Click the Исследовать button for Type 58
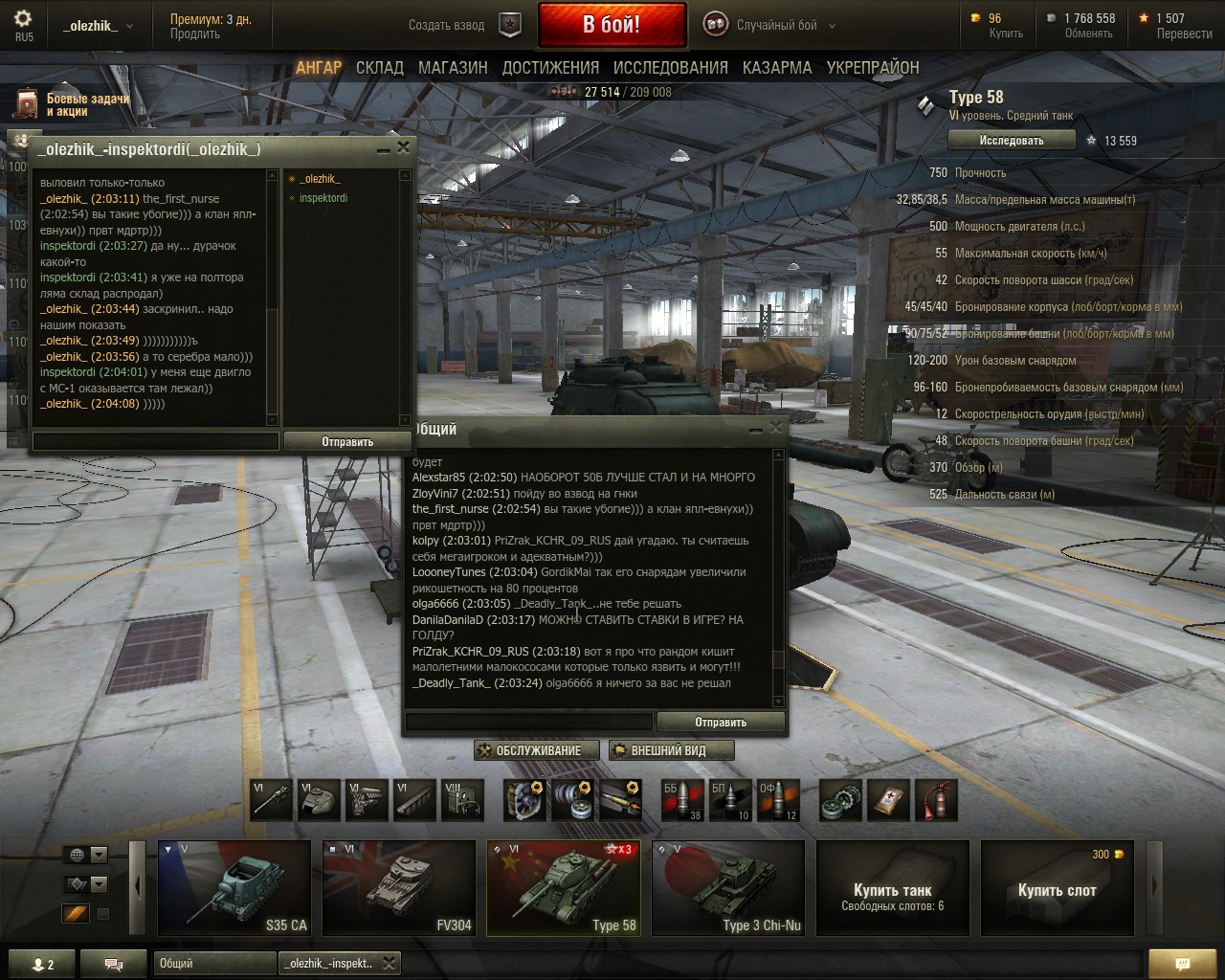 pos(1011,141)
